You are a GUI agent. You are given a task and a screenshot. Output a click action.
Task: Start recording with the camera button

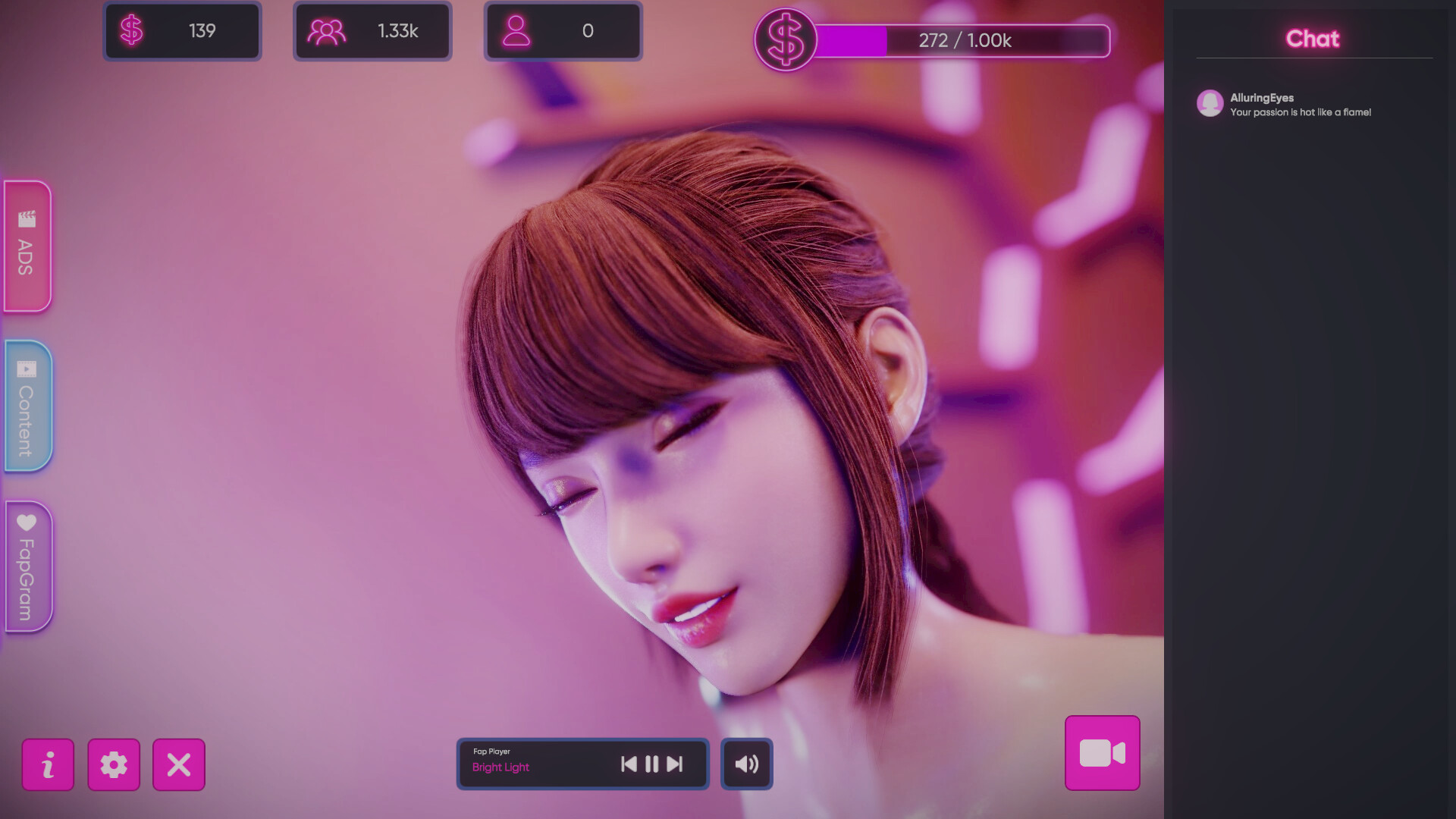pos(1101,753)
